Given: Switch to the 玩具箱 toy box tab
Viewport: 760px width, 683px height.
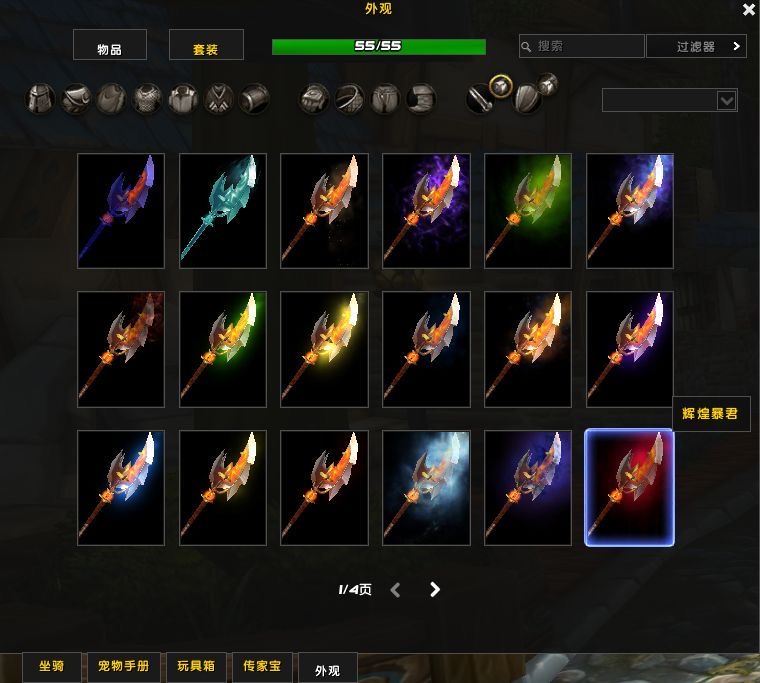Looking at the screenshot, I should [x=196, y=667].
